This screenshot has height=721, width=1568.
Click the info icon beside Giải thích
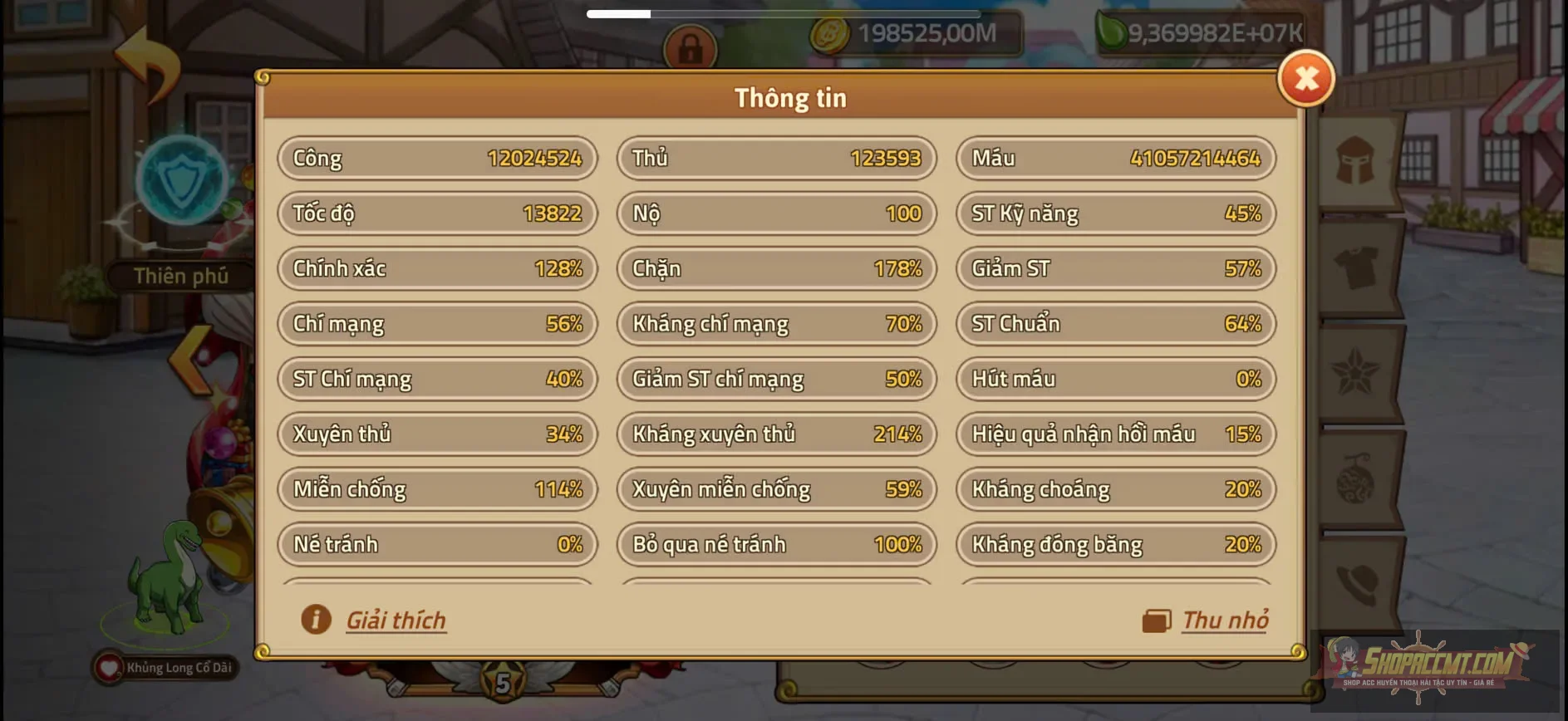tap(316, 620)
